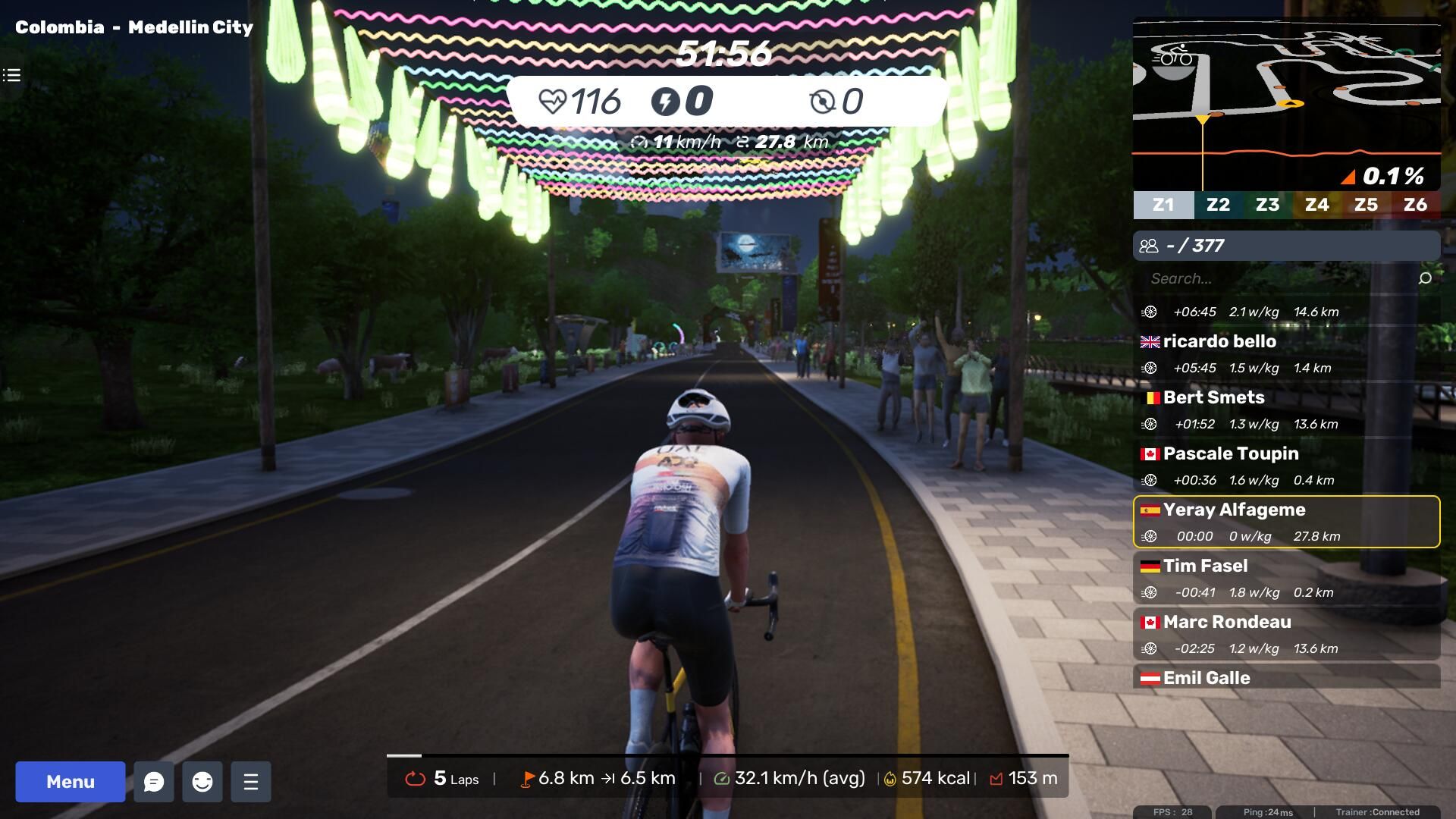Click the search magnifier icon
This screenshot has width=1456, height=819.
1425,278
